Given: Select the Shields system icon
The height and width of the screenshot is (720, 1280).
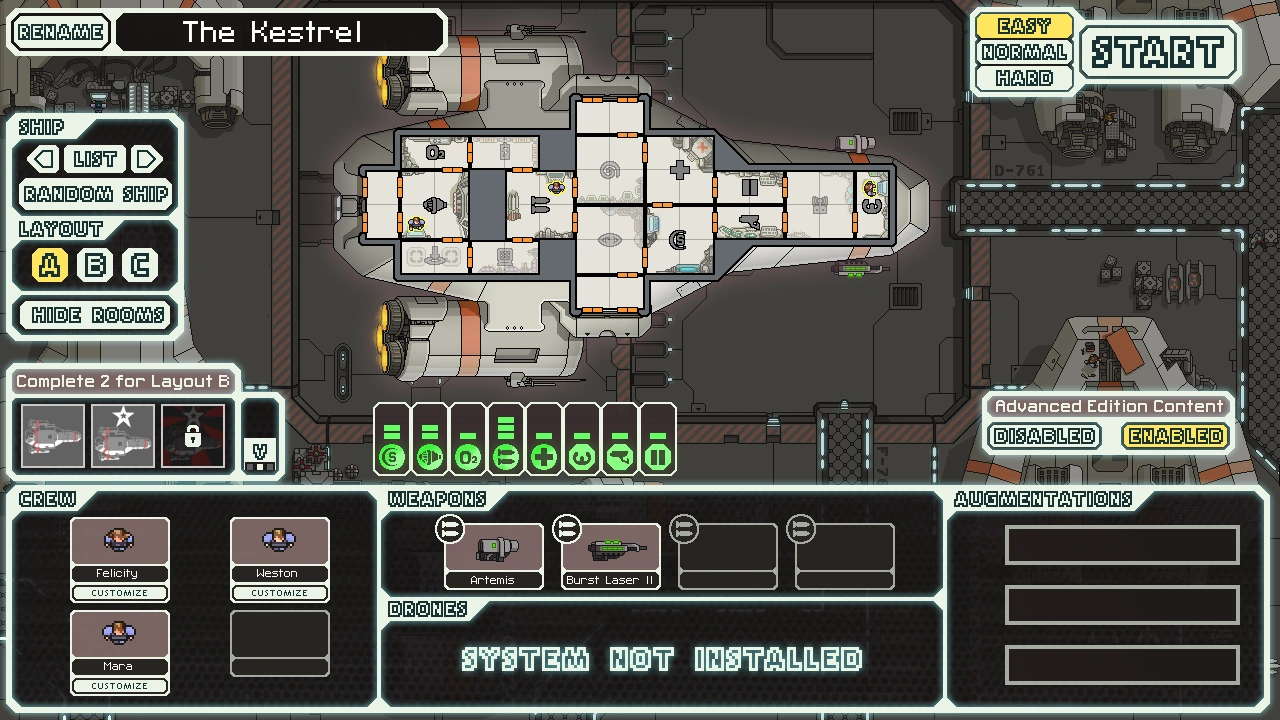Looking at the screenshot, I should [x=391, y=455].
